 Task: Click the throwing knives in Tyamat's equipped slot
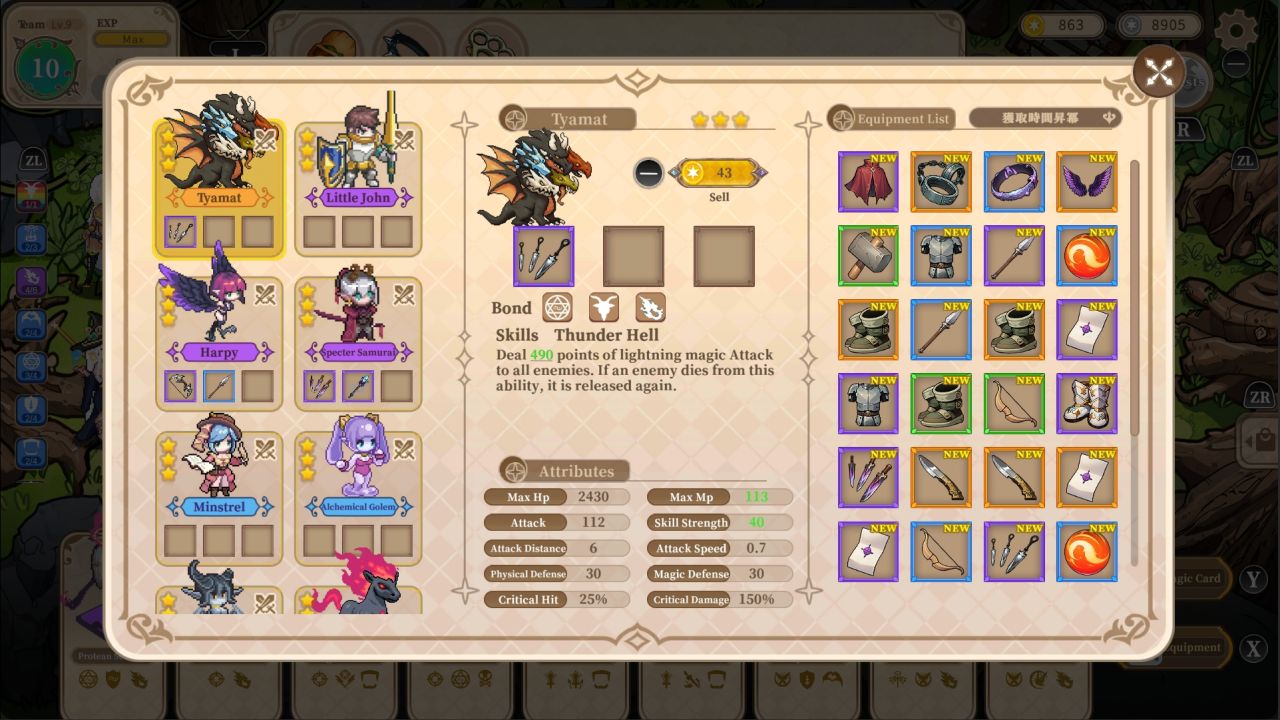tap(543, 255)
